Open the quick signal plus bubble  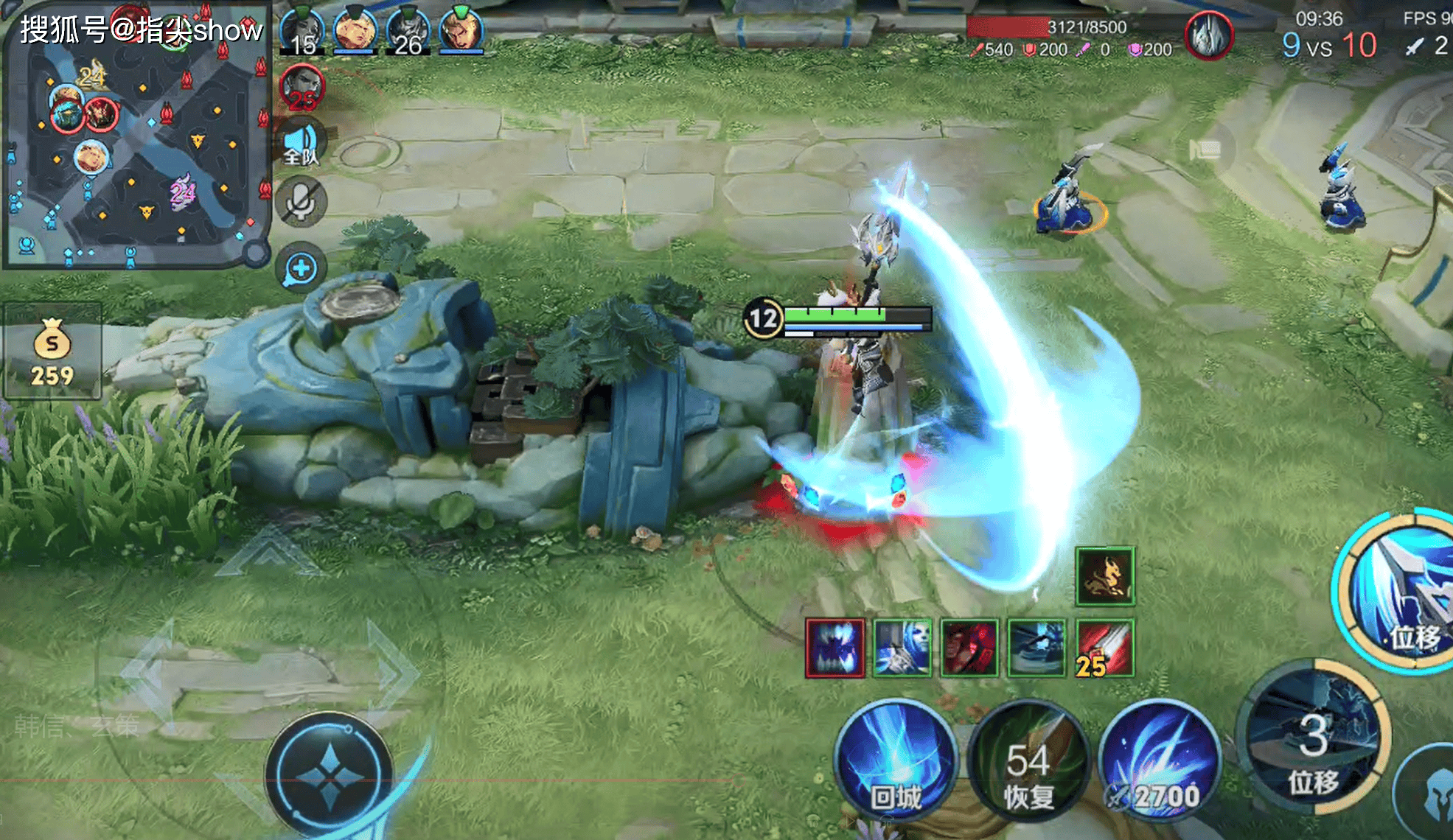pyautogui.click(x=301, y=268)
